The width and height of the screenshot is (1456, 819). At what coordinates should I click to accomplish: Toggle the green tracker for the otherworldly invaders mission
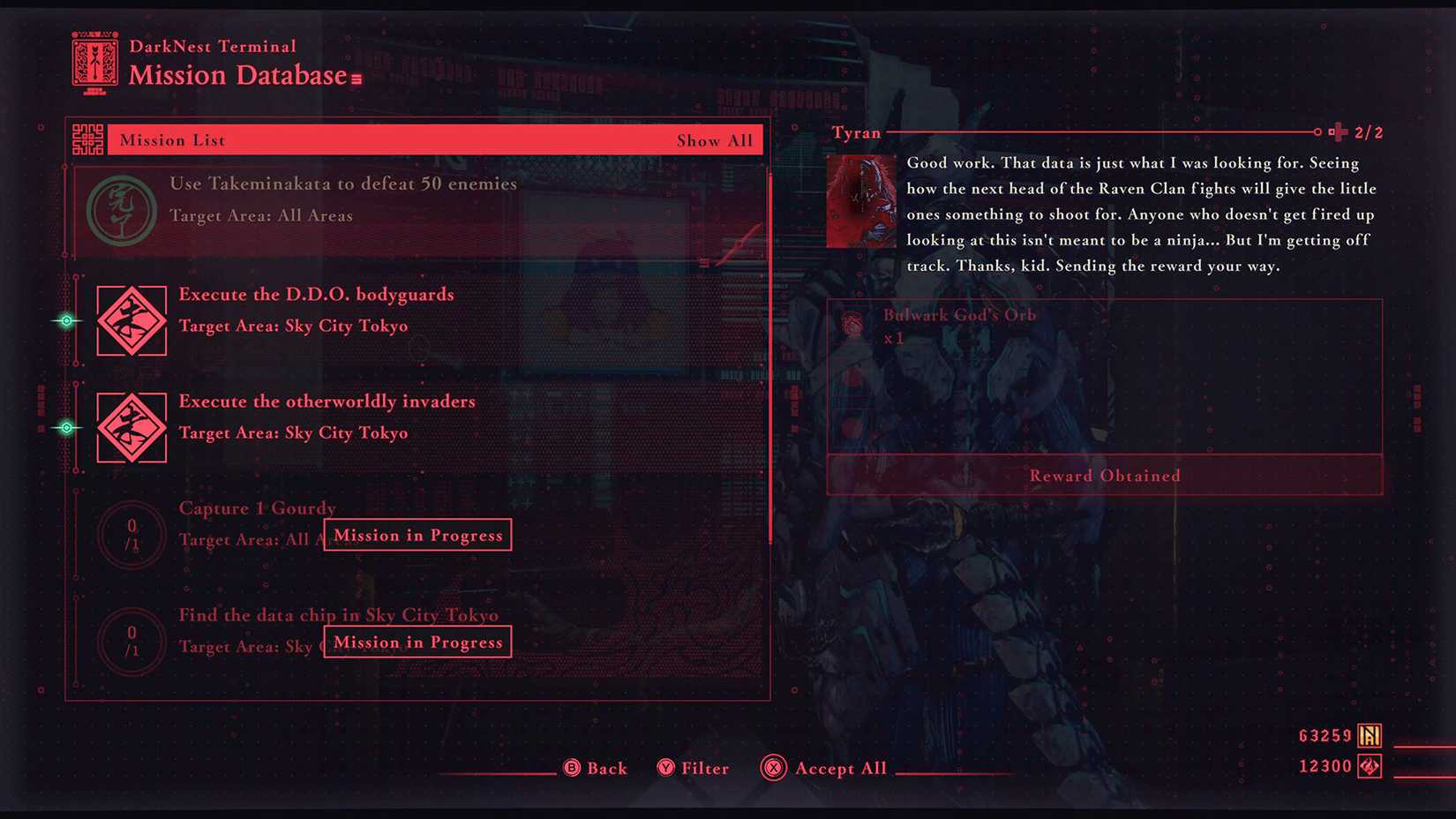point(66,427)
